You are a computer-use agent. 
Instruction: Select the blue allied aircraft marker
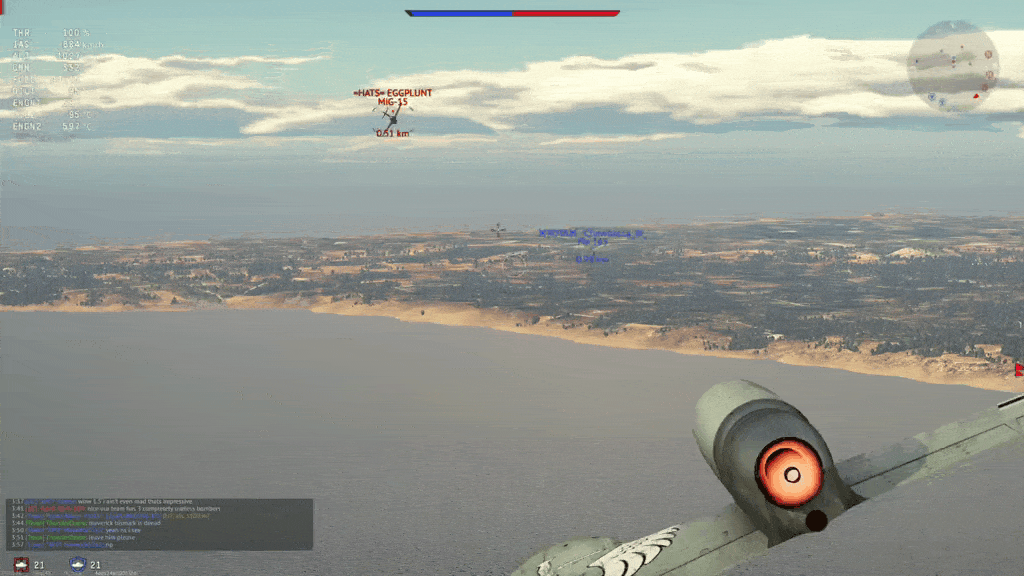(592, 244)
